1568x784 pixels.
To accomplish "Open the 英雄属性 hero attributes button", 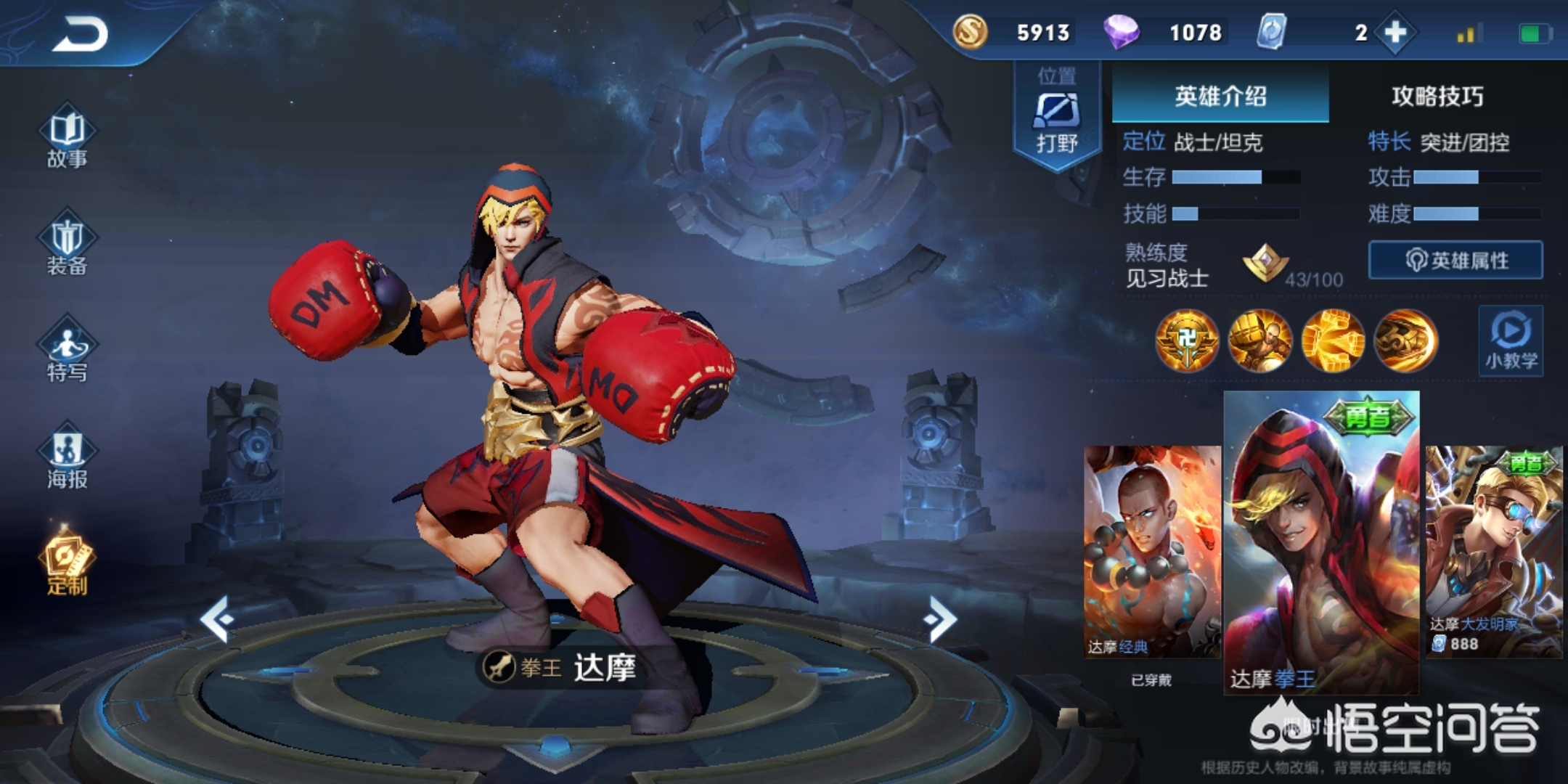I will point(1455,260).
